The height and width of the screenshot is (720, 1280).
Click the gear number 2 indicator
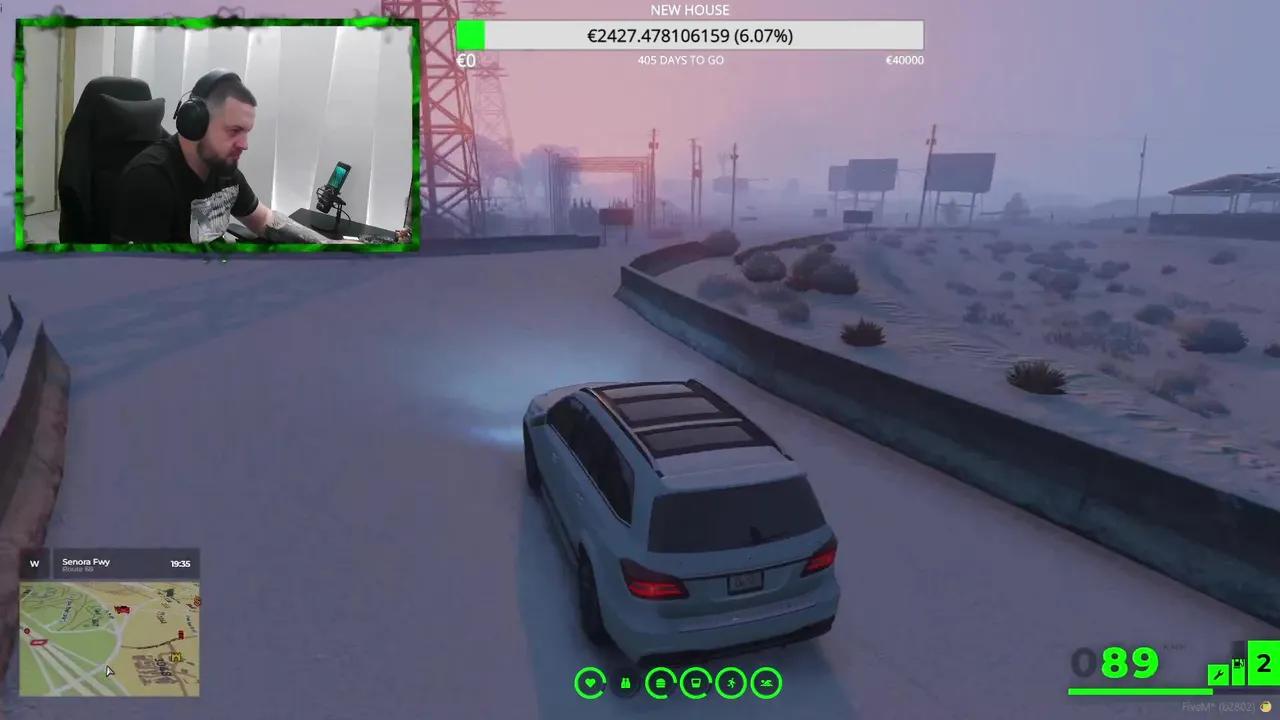[x=1266, y=663]
